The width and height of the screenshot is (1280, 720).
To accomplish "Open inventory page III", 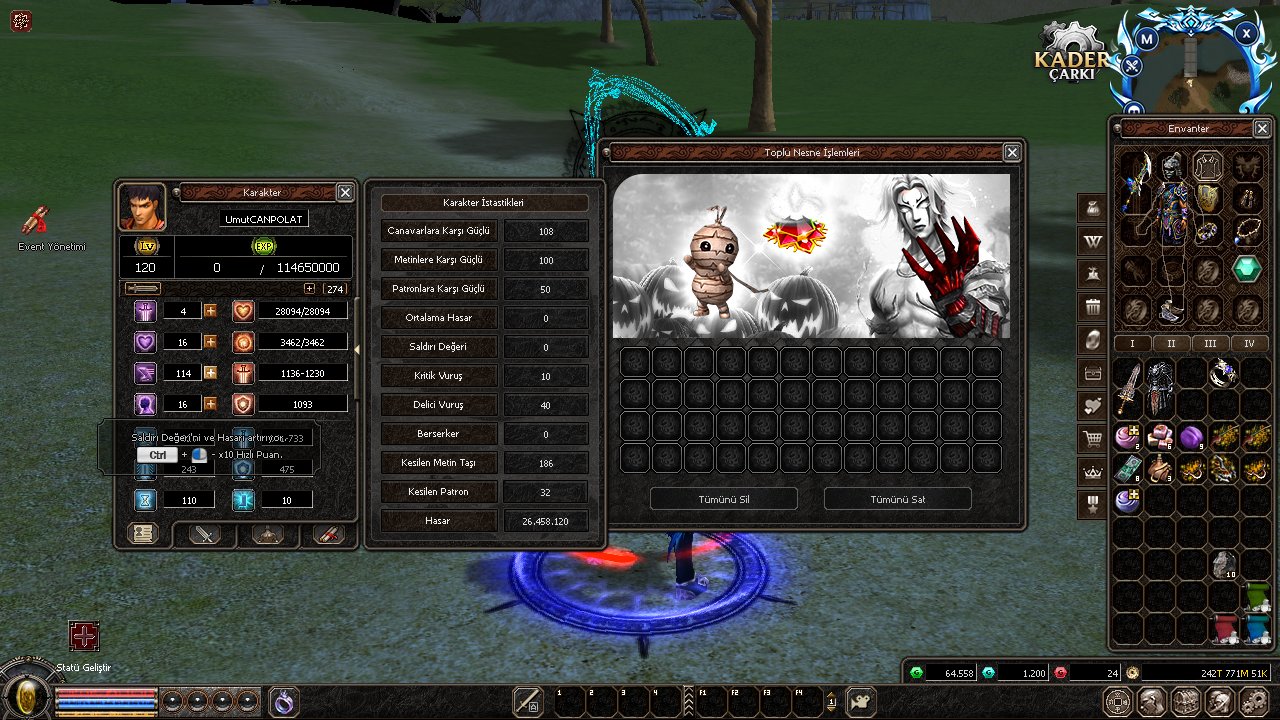I will click(1210, 343).
